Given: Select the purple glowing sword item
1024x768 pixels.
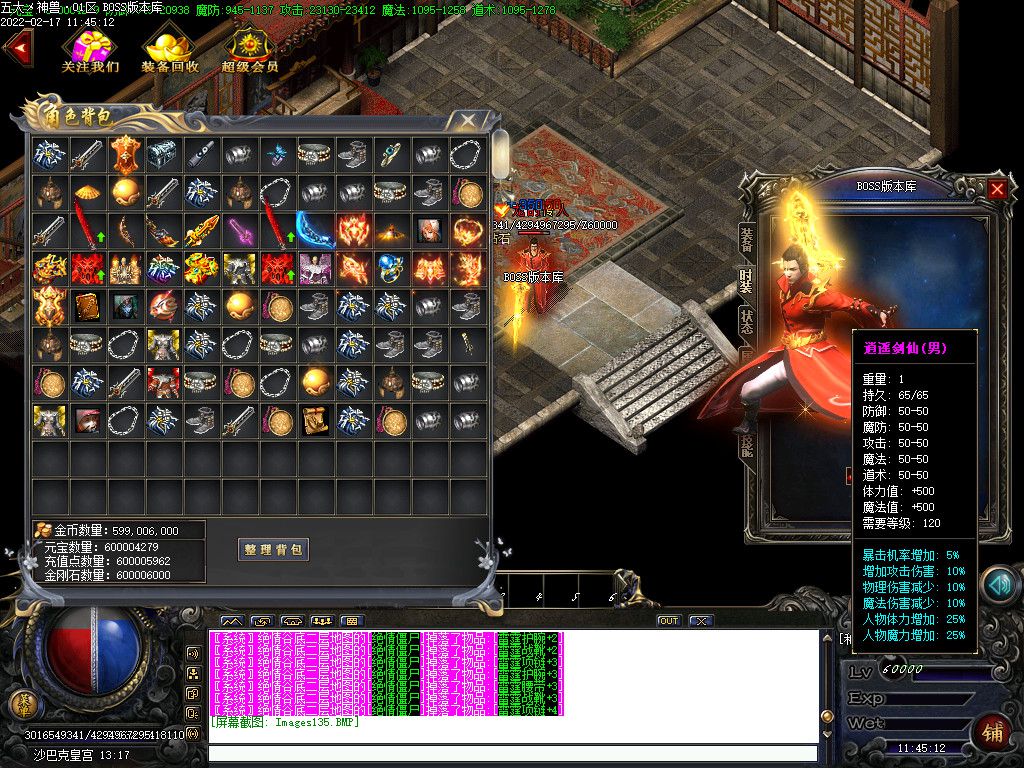Looking at the screenshot, I should tap(238, 230).
